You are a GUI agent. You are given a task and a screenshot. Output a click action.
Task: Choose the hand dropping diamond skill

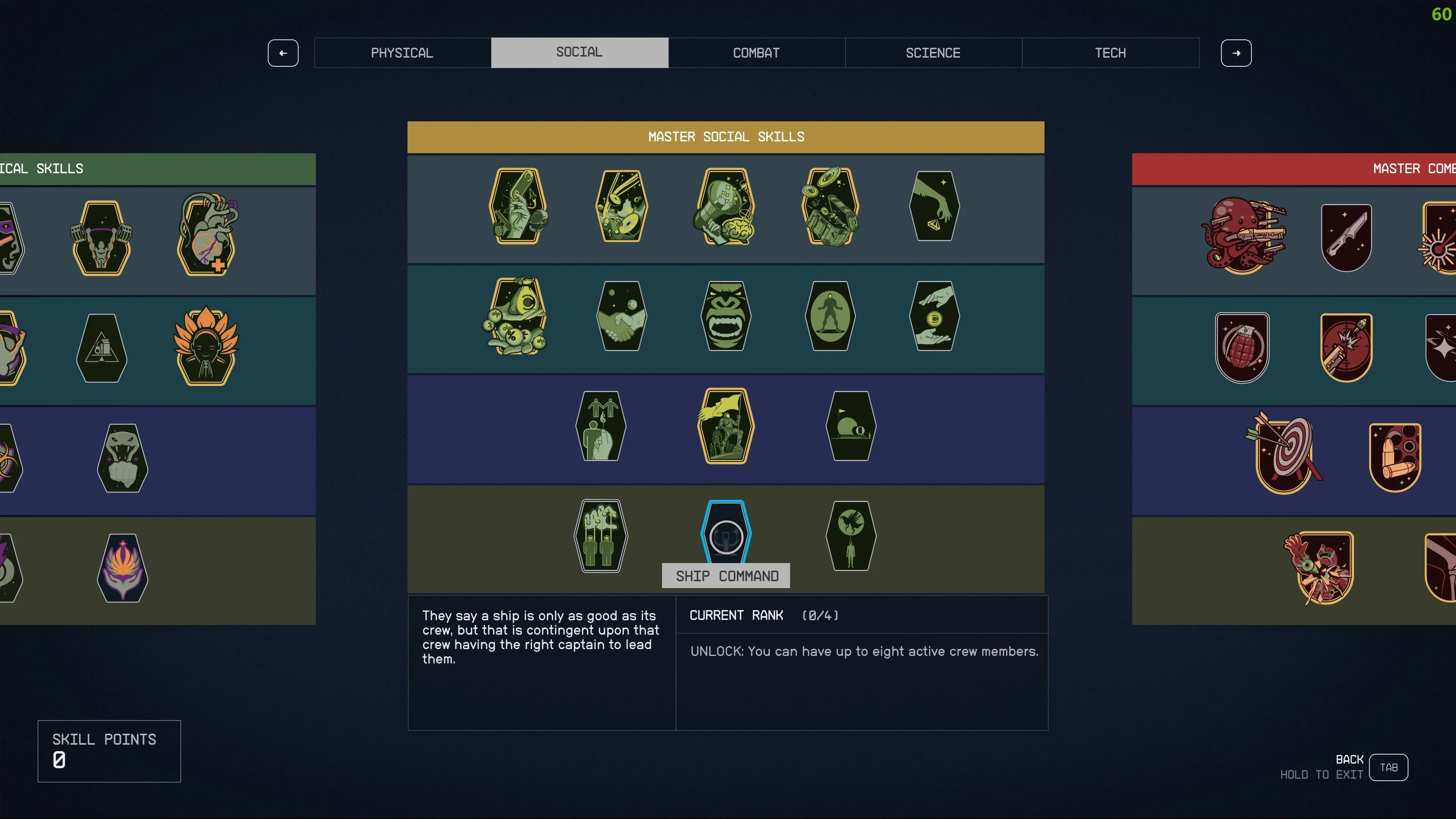[934, 206]
